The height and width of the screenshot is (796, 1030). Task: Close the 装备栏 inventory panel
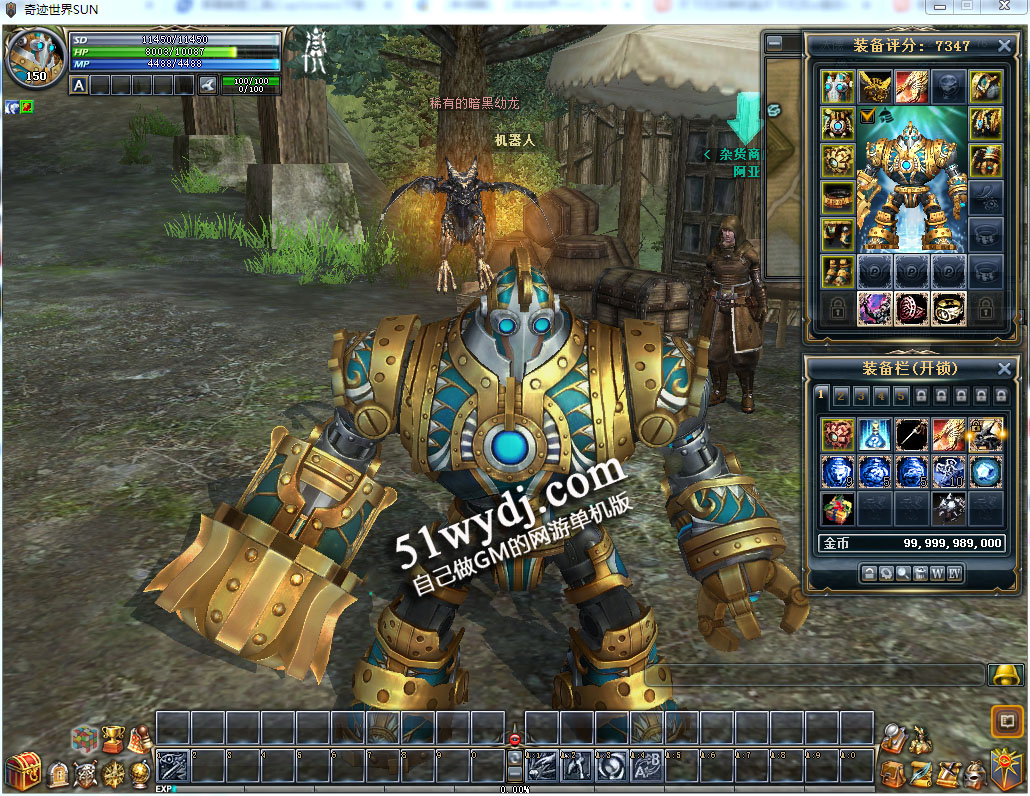[1004, 369]
